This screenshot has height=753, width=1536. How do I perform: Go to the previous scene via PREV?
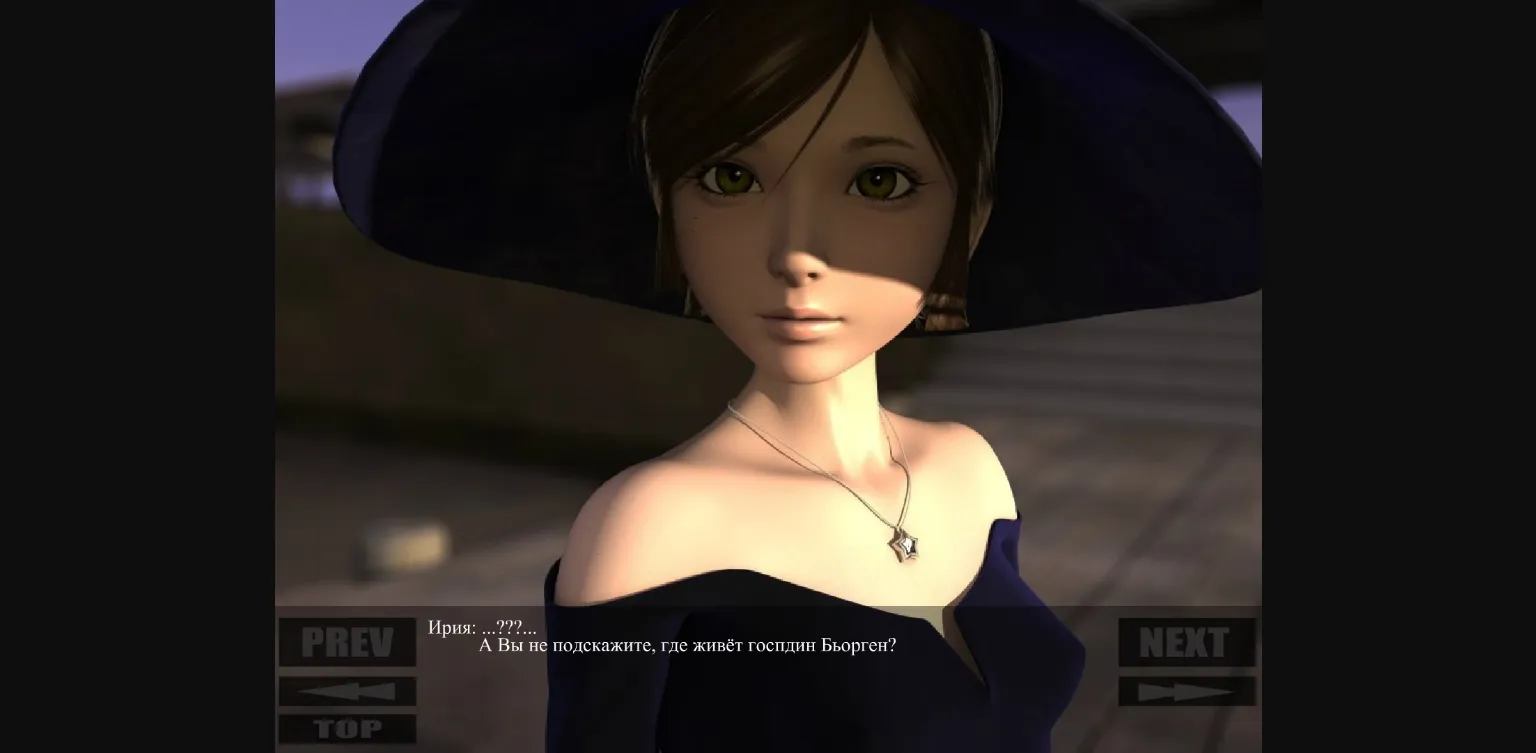(x=346, y=640)
